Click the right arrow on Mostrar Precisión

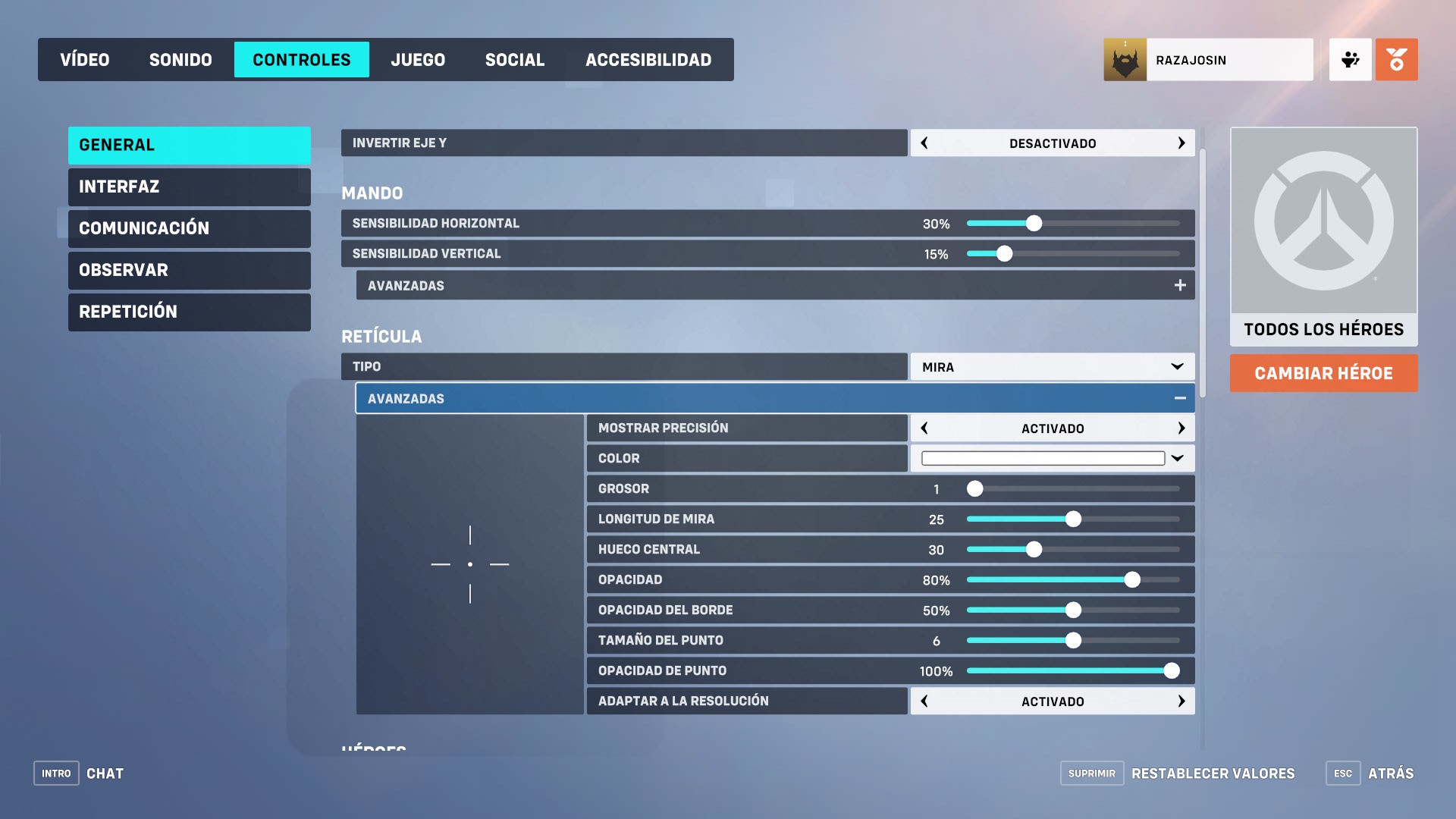tap(1181, 428)
